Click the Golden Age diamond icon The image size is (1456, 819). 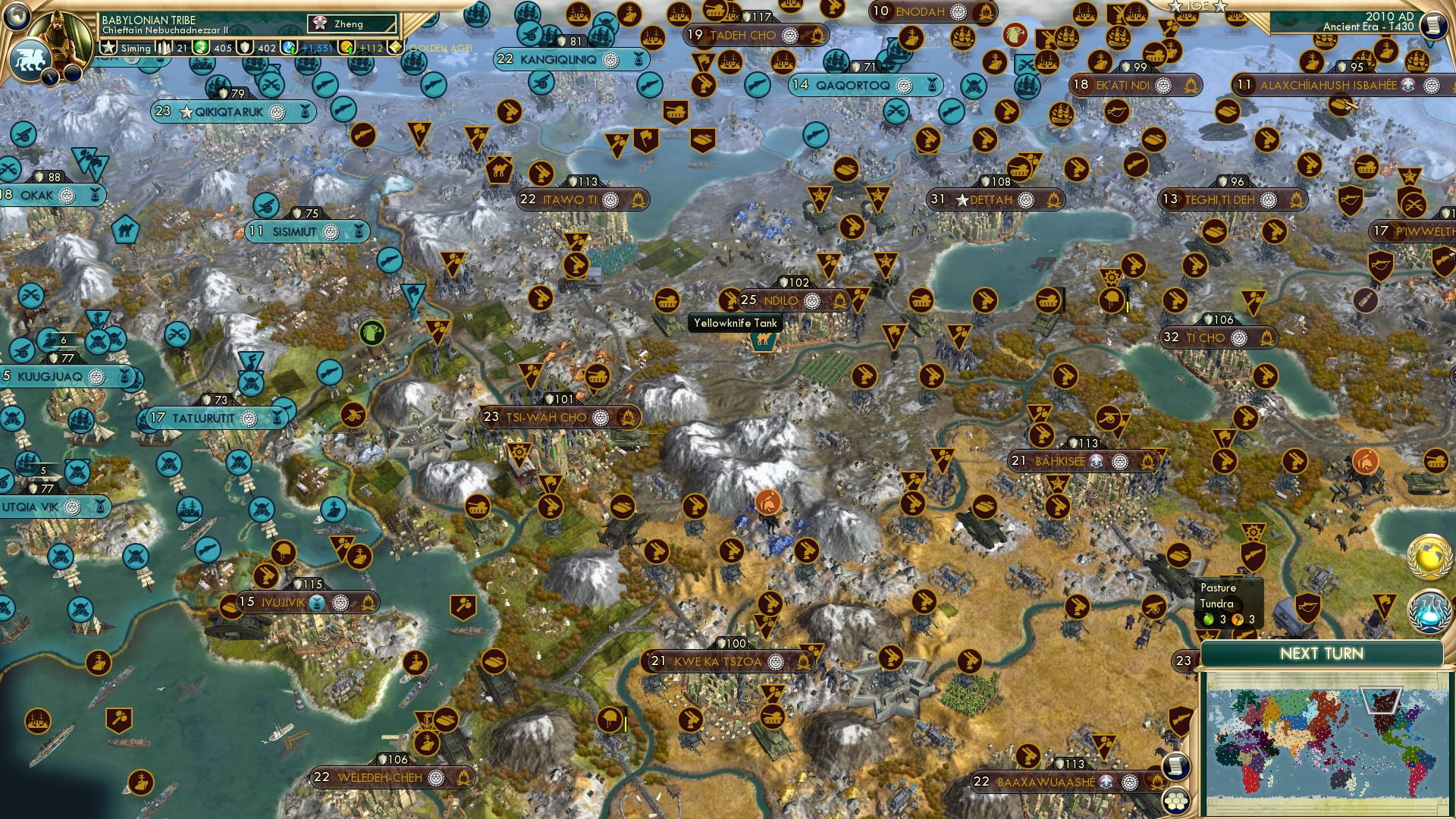[x=396, y=47]
